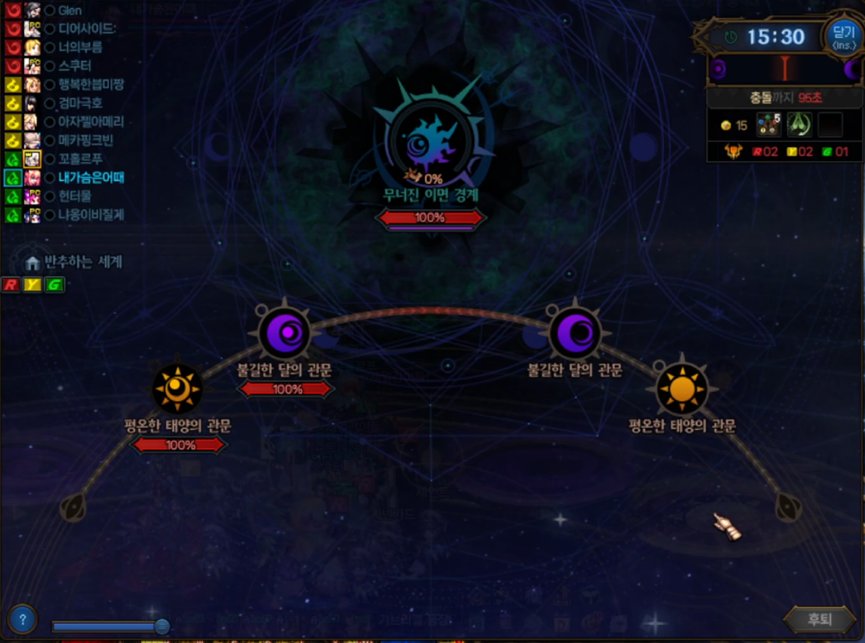This screenshot has height=643, width=865.
Task: Select player 헌터물 in the party list
Action: pos(79,196)
